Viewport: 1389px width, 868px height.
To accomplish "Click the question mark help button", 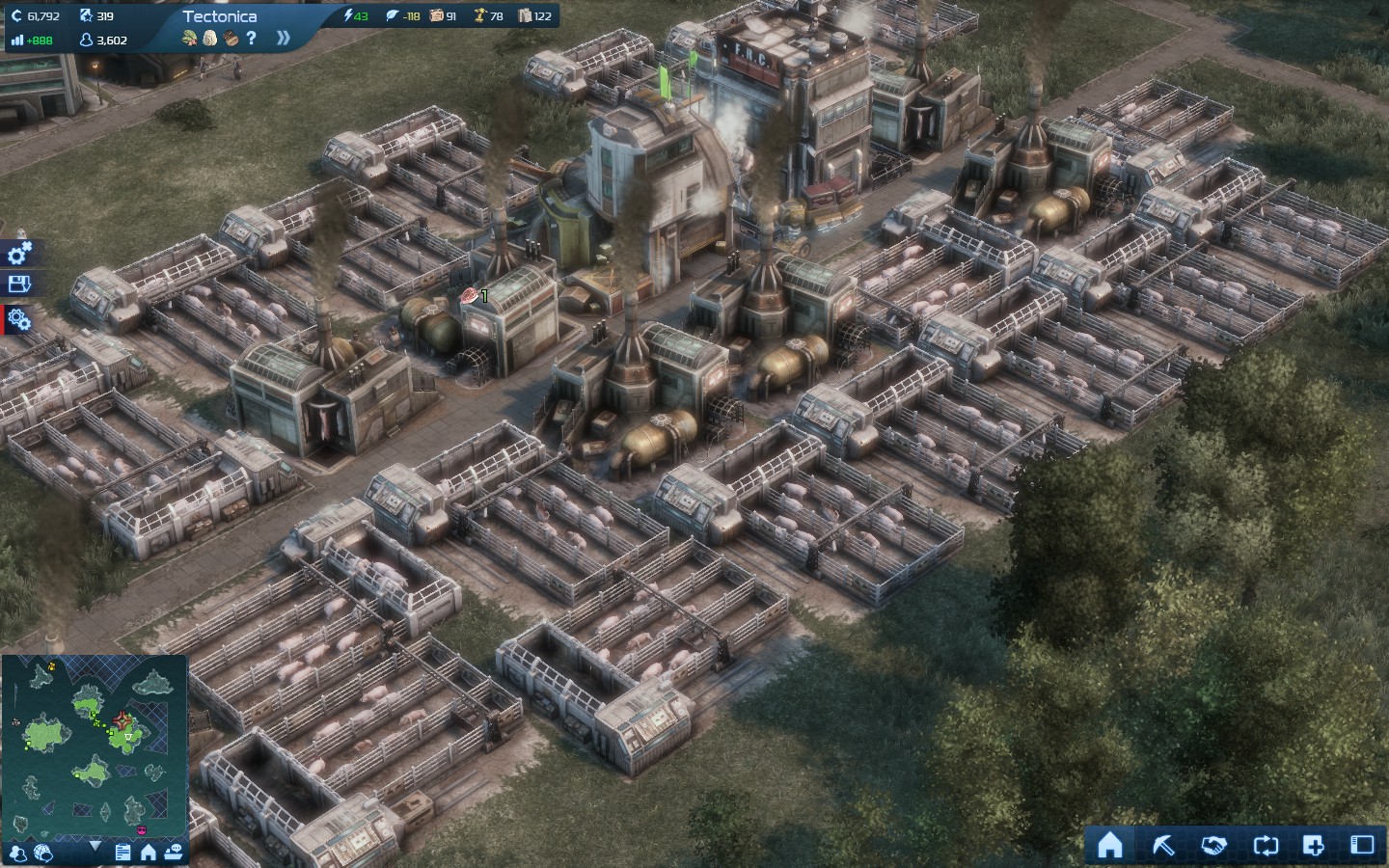I will pos(251,39).
